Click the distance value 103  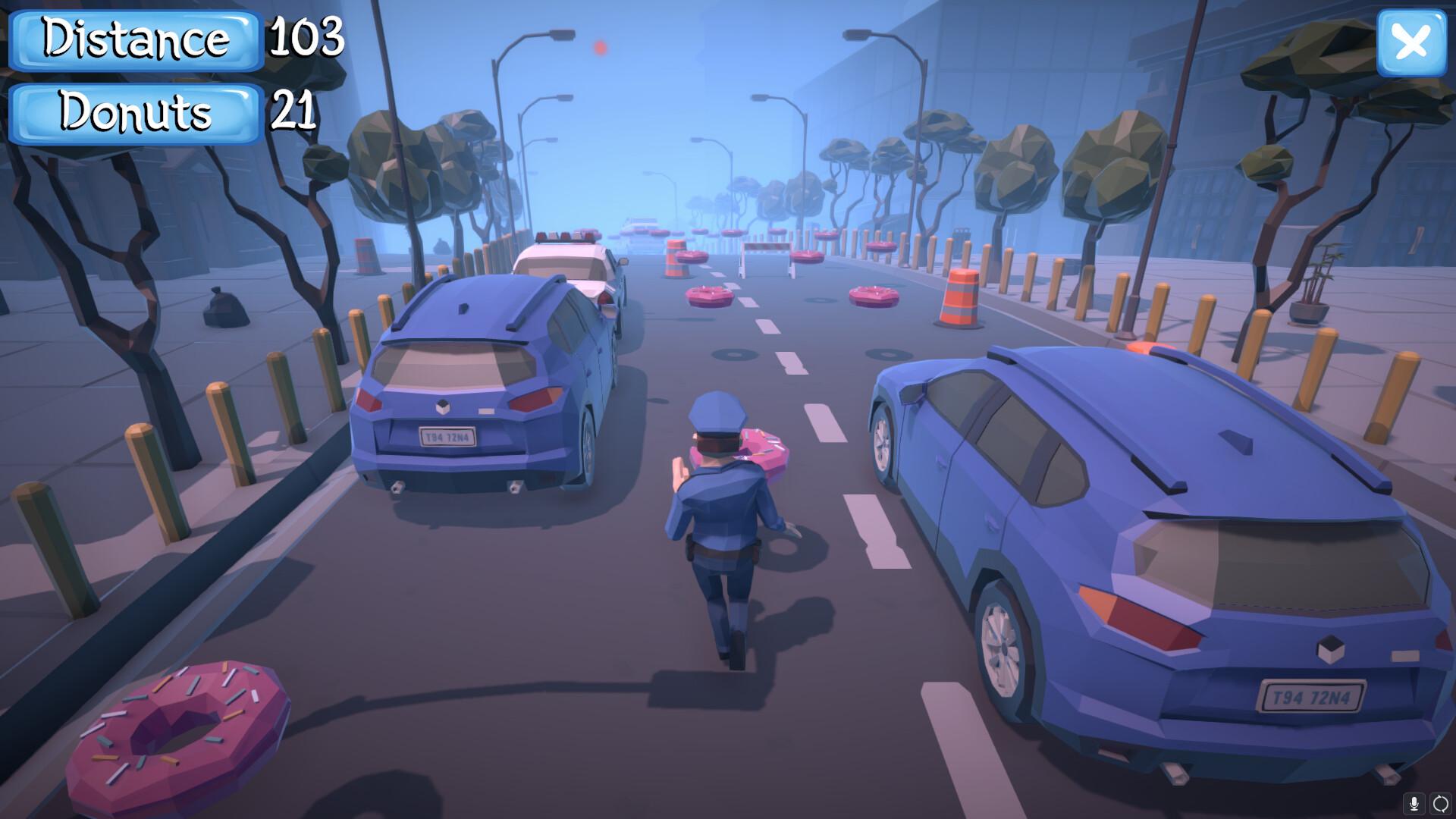pos(305,39)
